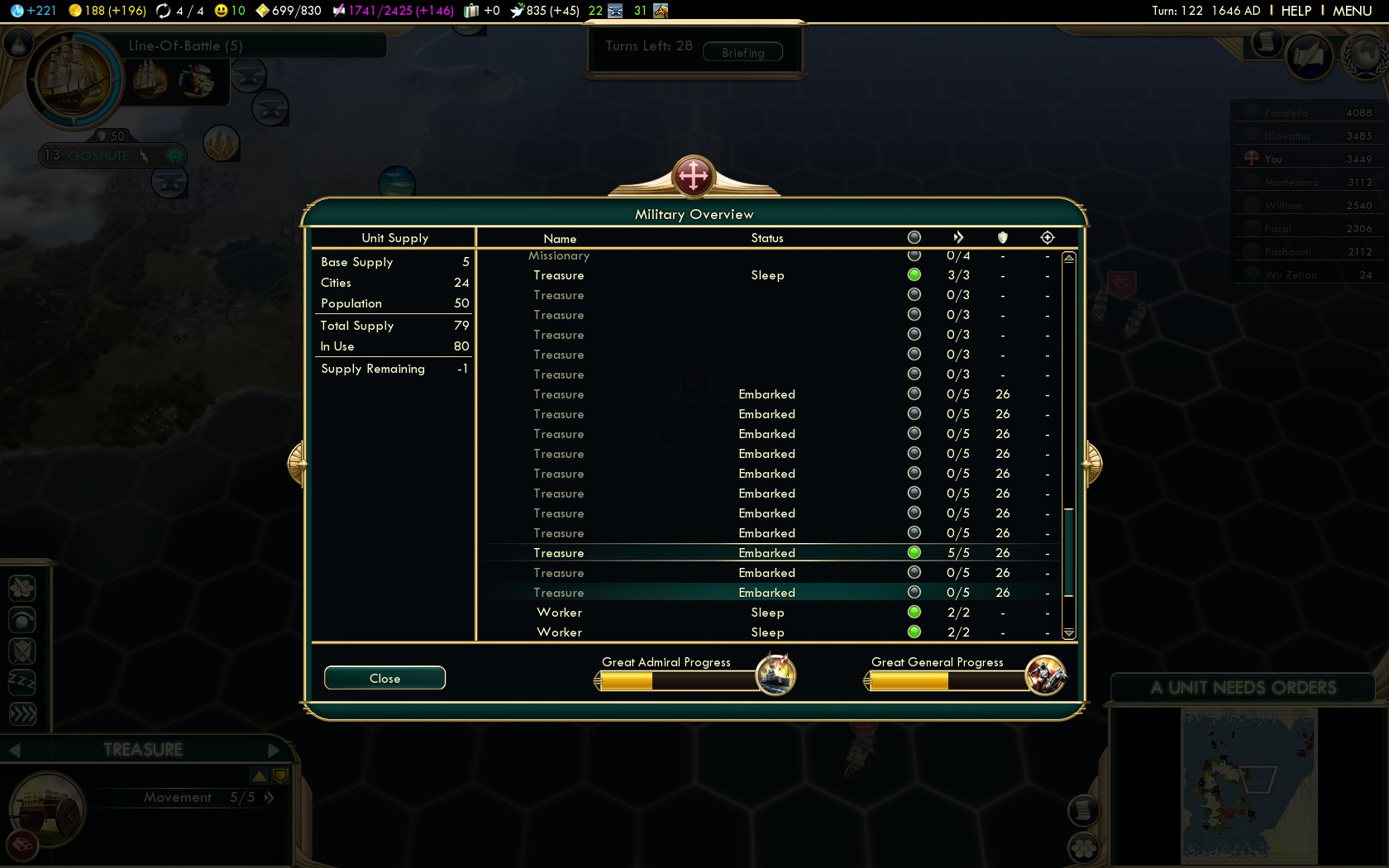Sort the unit list by Status

click(766, 238)
